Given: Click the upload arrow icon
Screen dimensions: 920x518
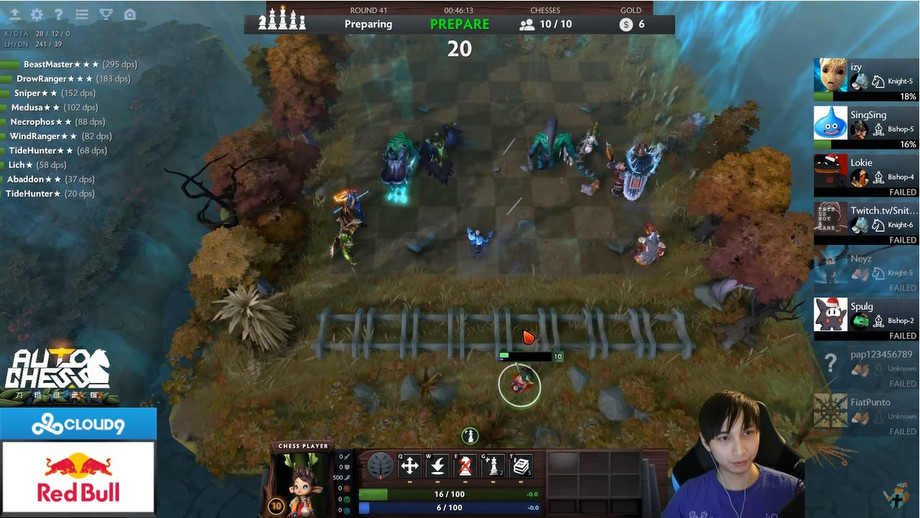Looking at the screenshot, I should click(x=14, y=15).
